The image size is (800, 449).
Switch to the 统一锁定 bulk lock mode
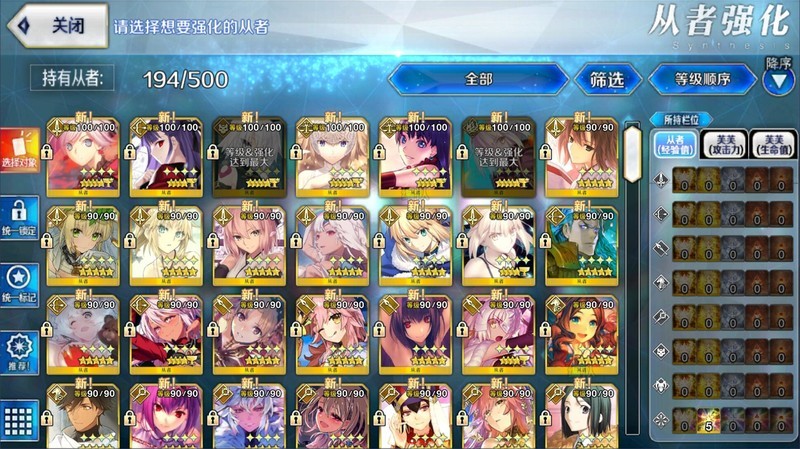(x=20, y=219)
